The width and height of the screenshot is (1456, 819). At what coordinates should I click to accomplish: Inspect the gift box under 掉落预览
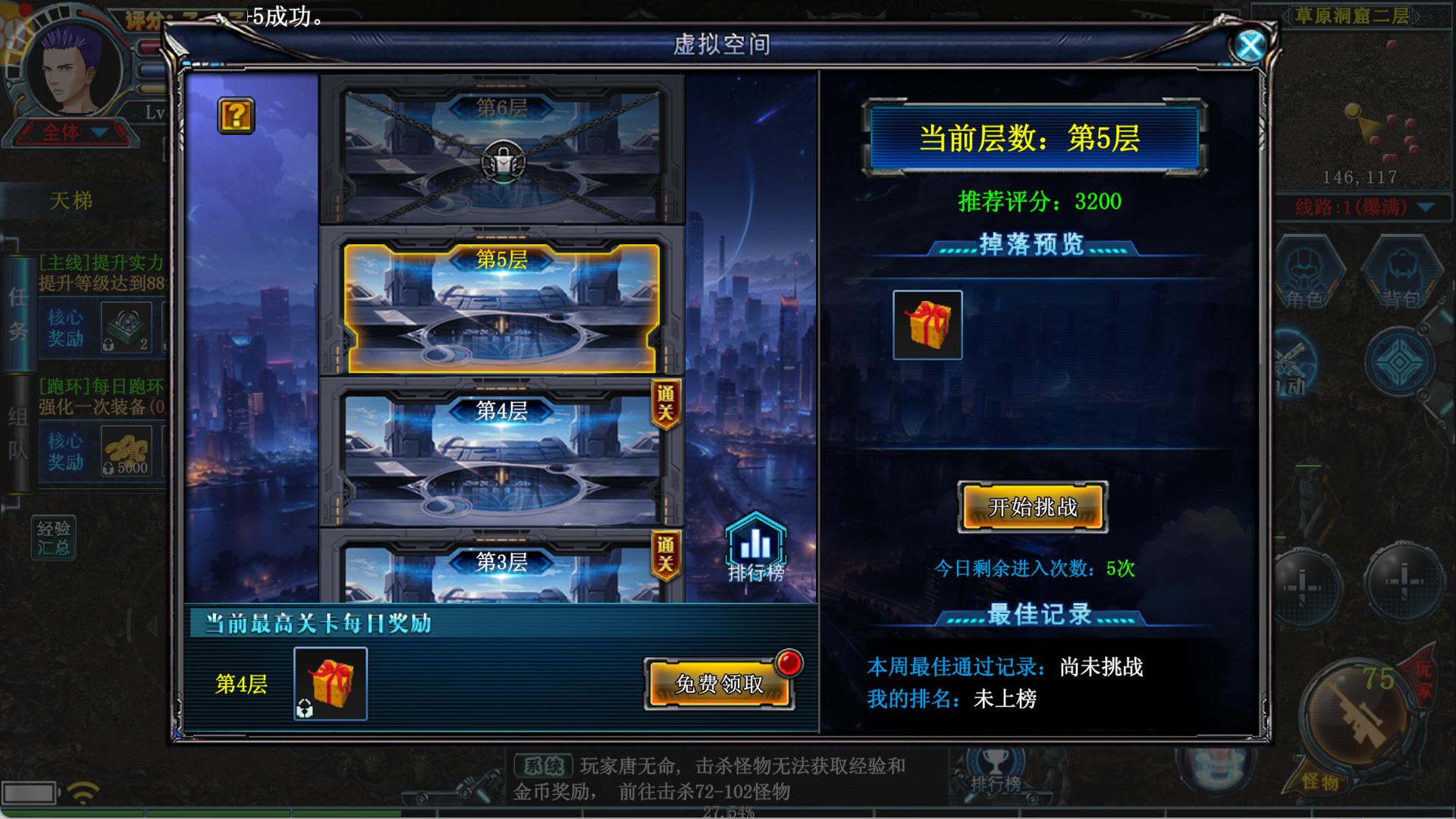coord(927,325)
